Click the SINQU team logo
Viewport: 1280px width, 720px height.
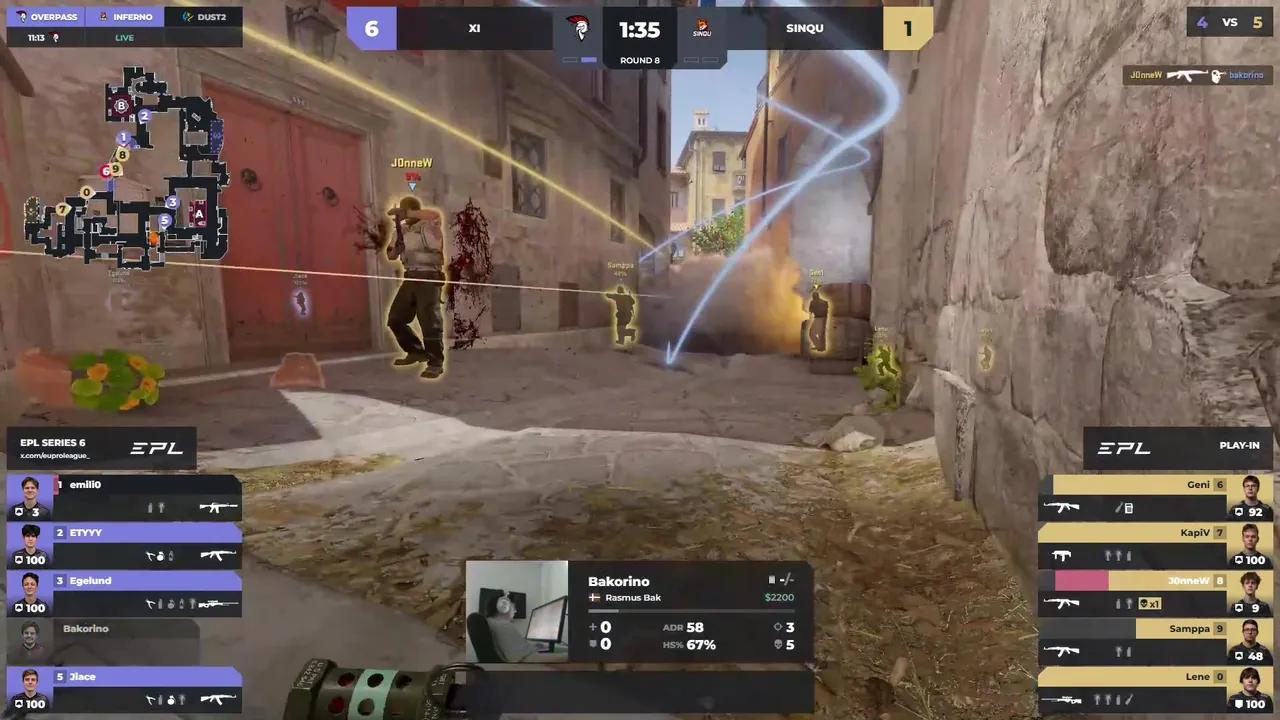point(702,28)
